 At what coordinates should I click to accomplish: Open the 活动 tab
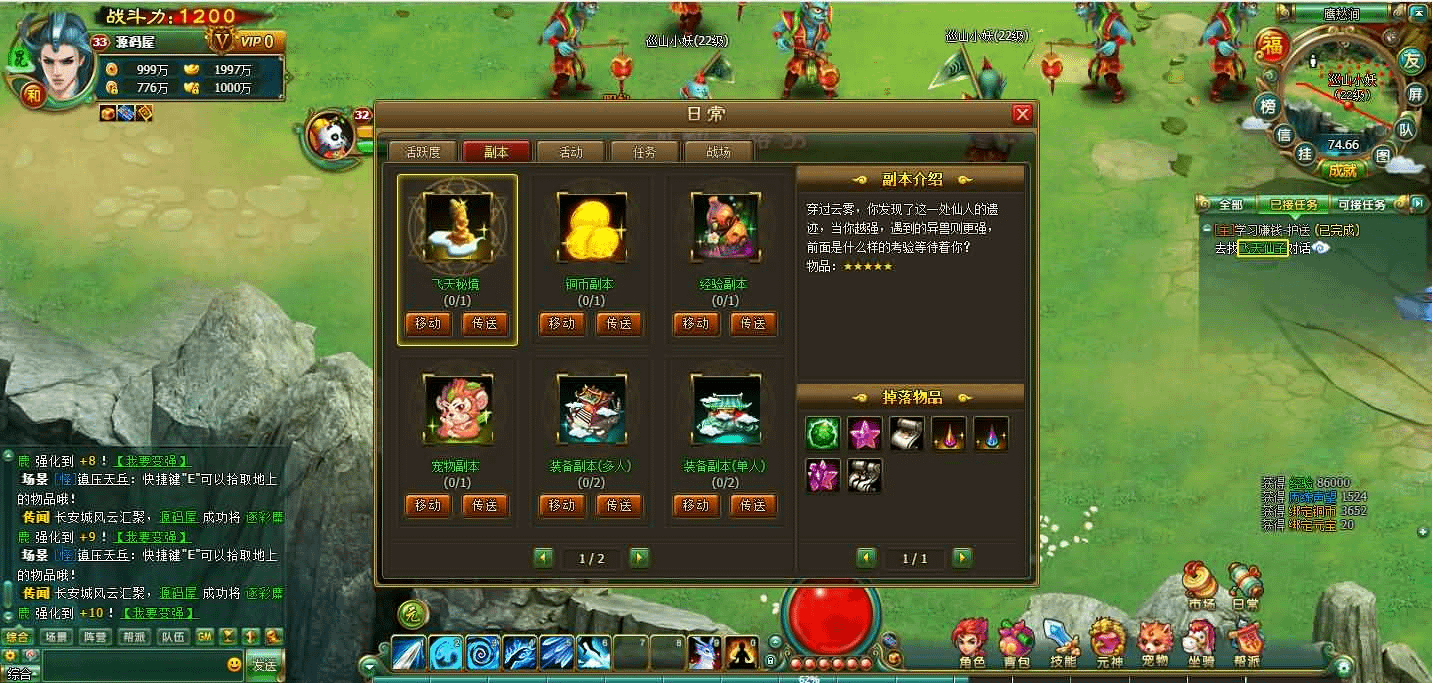click(571, 152)
